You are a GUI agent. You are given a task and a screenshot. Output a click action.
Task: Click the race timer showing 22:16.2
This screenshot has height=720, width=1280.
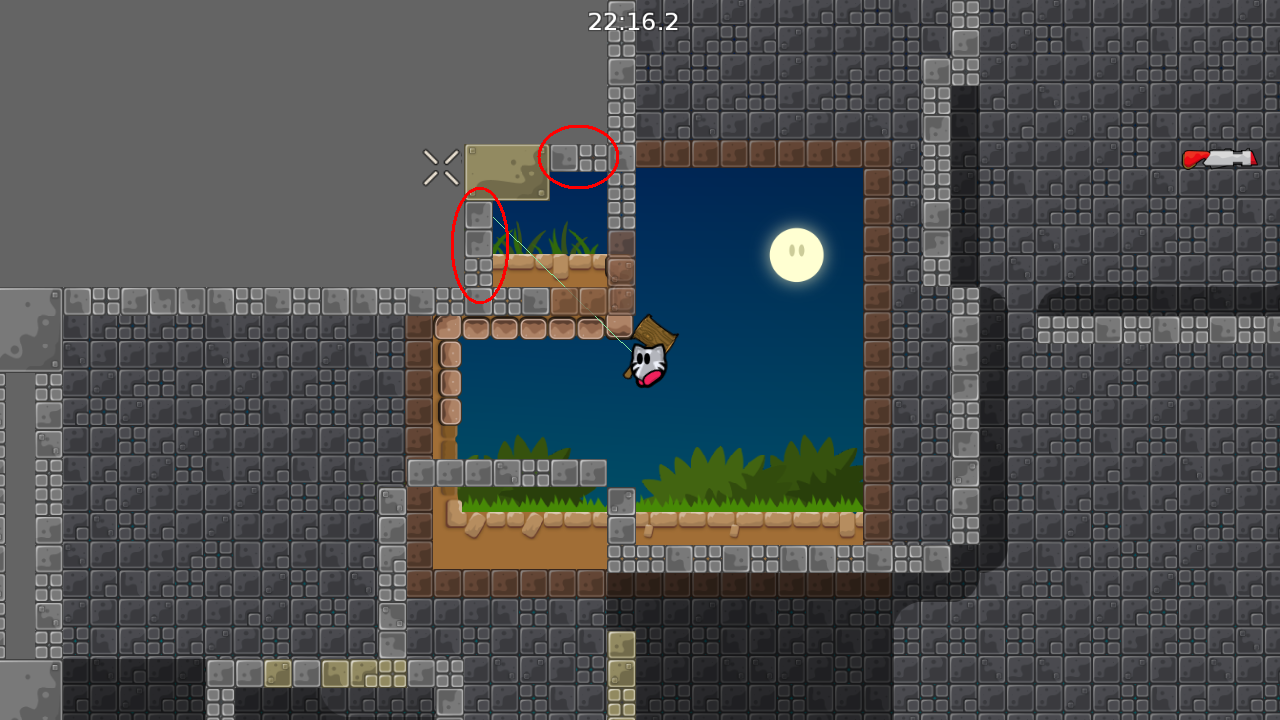pos(633,22)
